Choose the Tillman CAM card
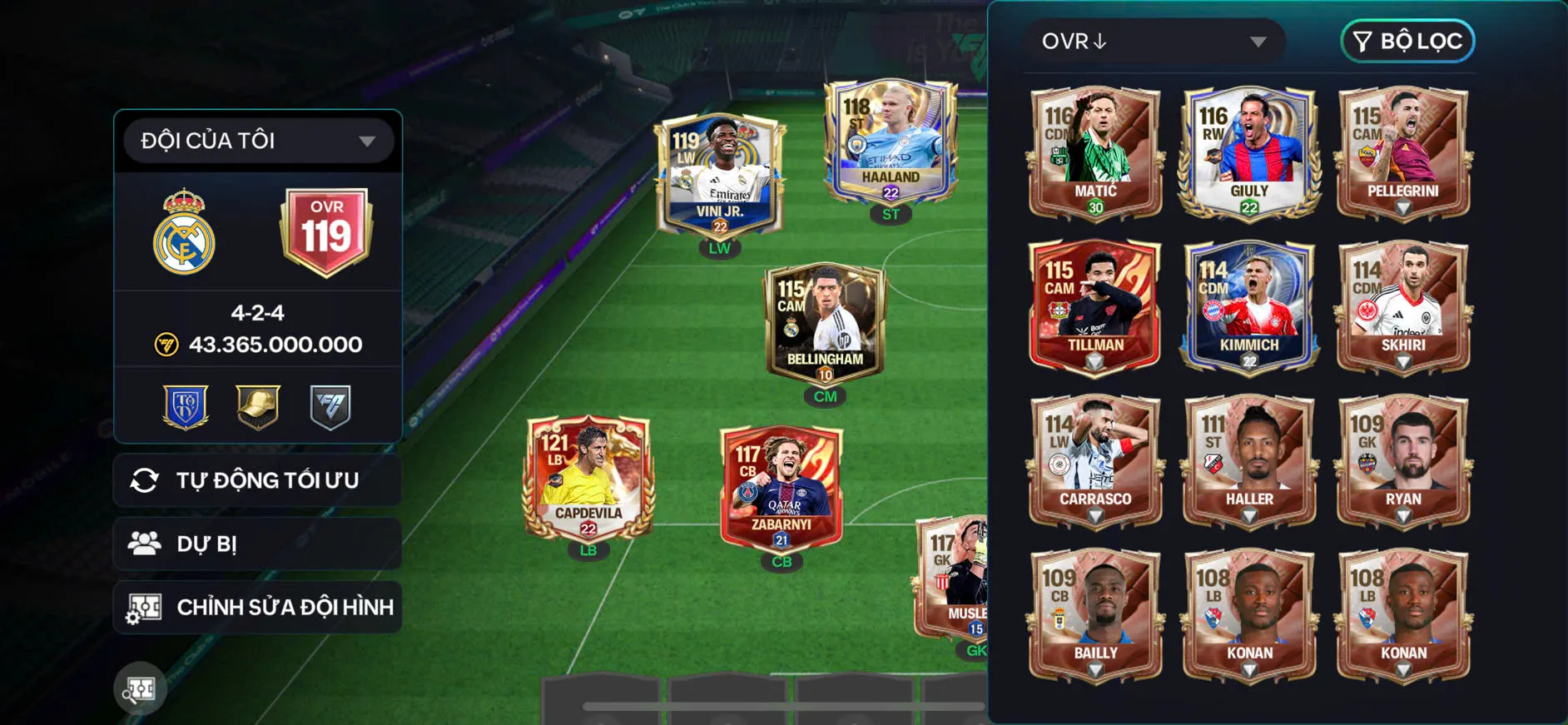This screenshot has width=1568, height=725. tap(1095, 307)
